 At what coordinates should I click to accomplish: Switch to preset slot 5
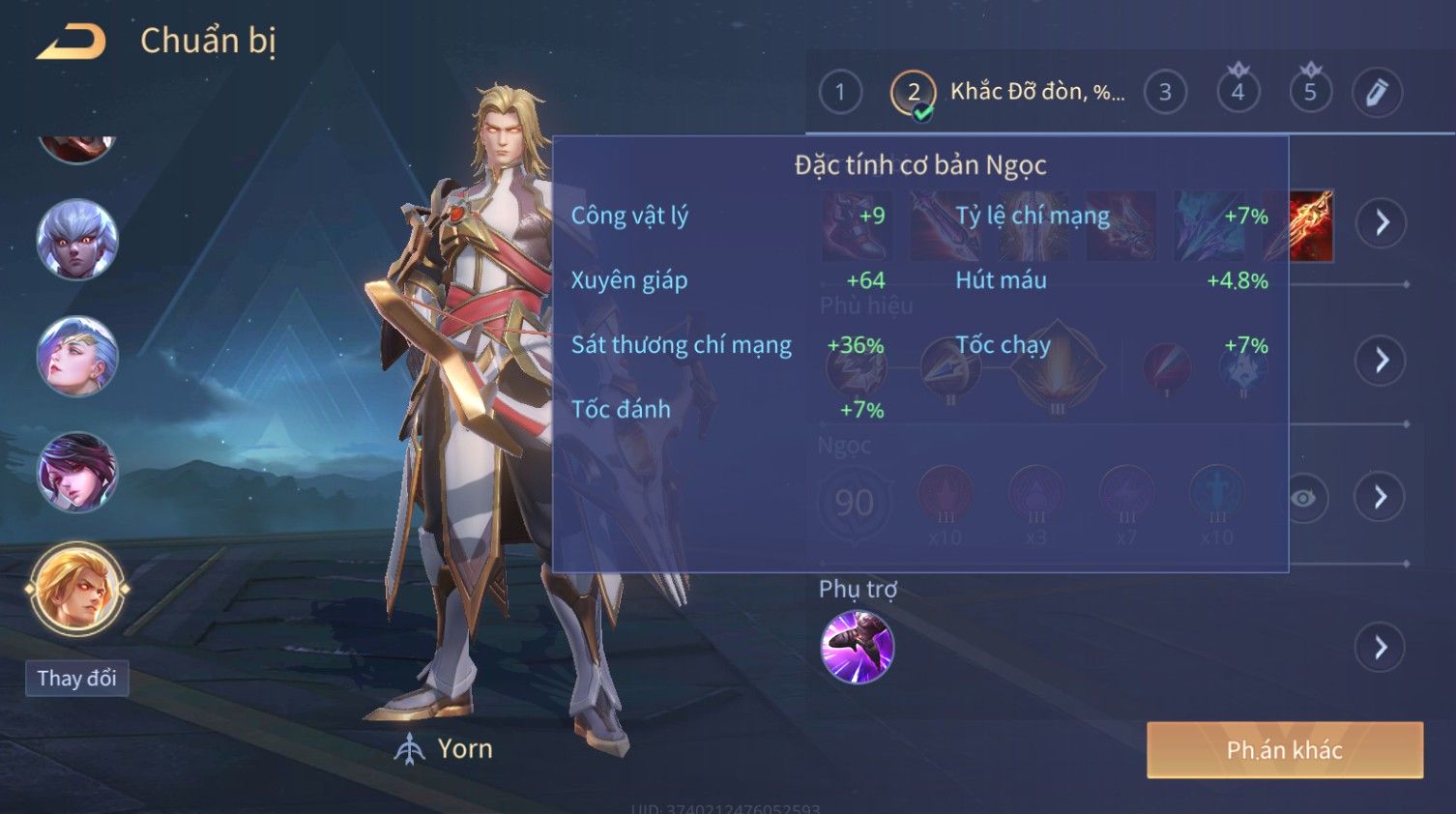[1310, 93]
